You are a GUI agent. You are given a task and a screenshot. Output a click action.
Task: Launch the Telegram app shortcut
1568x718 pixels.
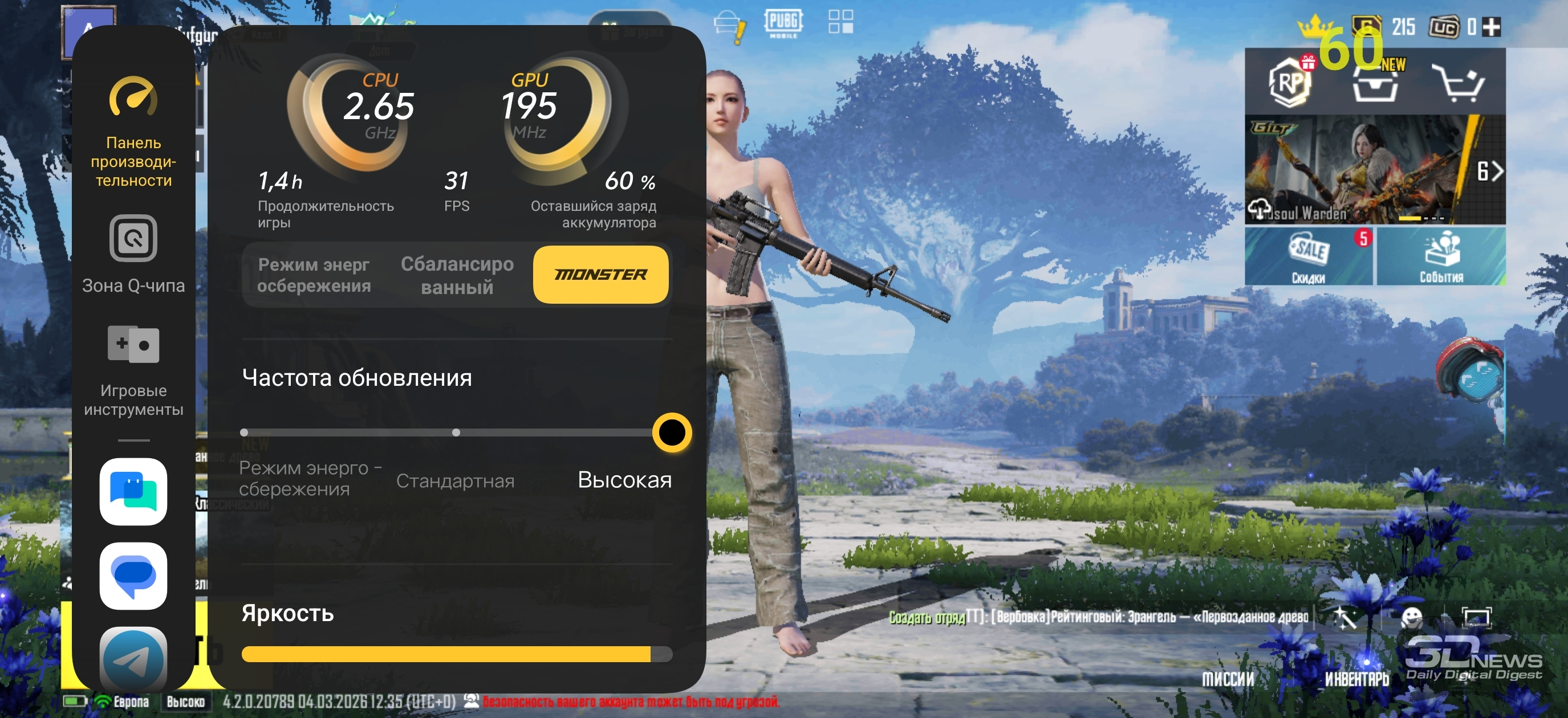pyautogui.click(x=133, y=659)
